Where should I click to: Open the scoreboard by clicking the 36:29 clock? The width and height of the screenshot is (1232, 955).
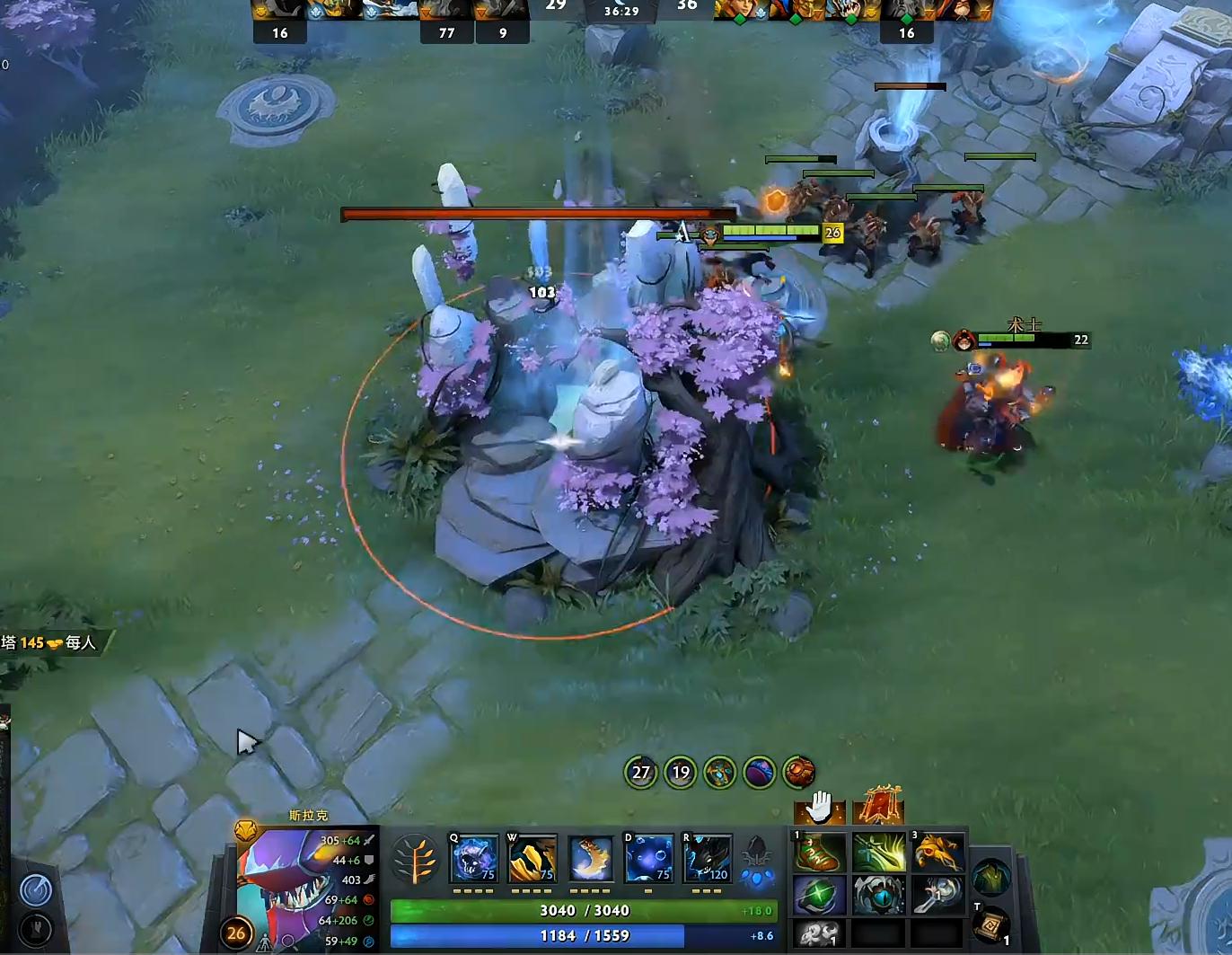[621, 13]
